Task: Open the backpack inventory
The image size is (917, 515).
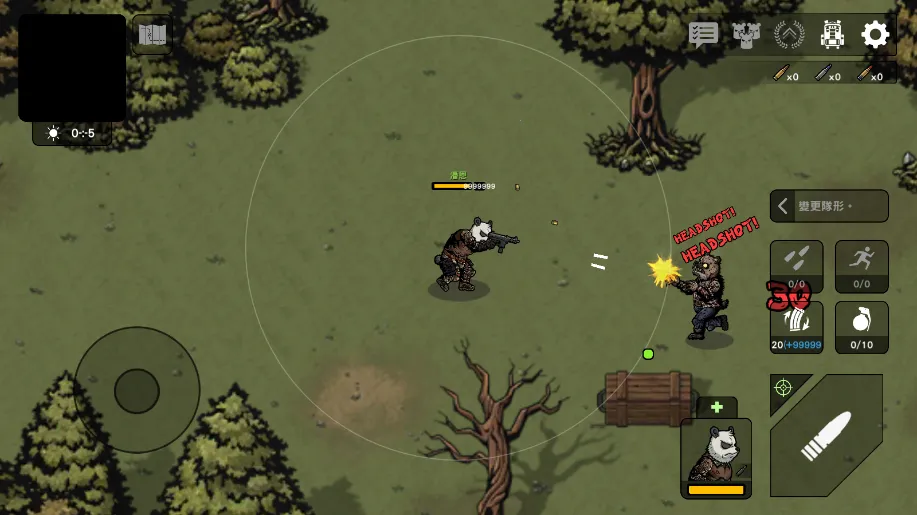Action: 832,35
